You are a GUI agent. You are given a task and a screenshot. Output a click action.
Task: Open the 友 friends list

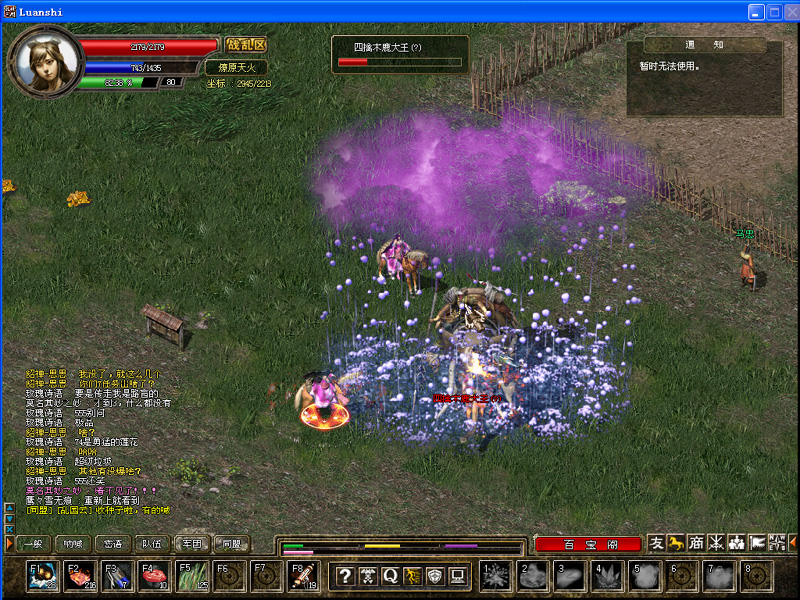[x=656, y=543]
